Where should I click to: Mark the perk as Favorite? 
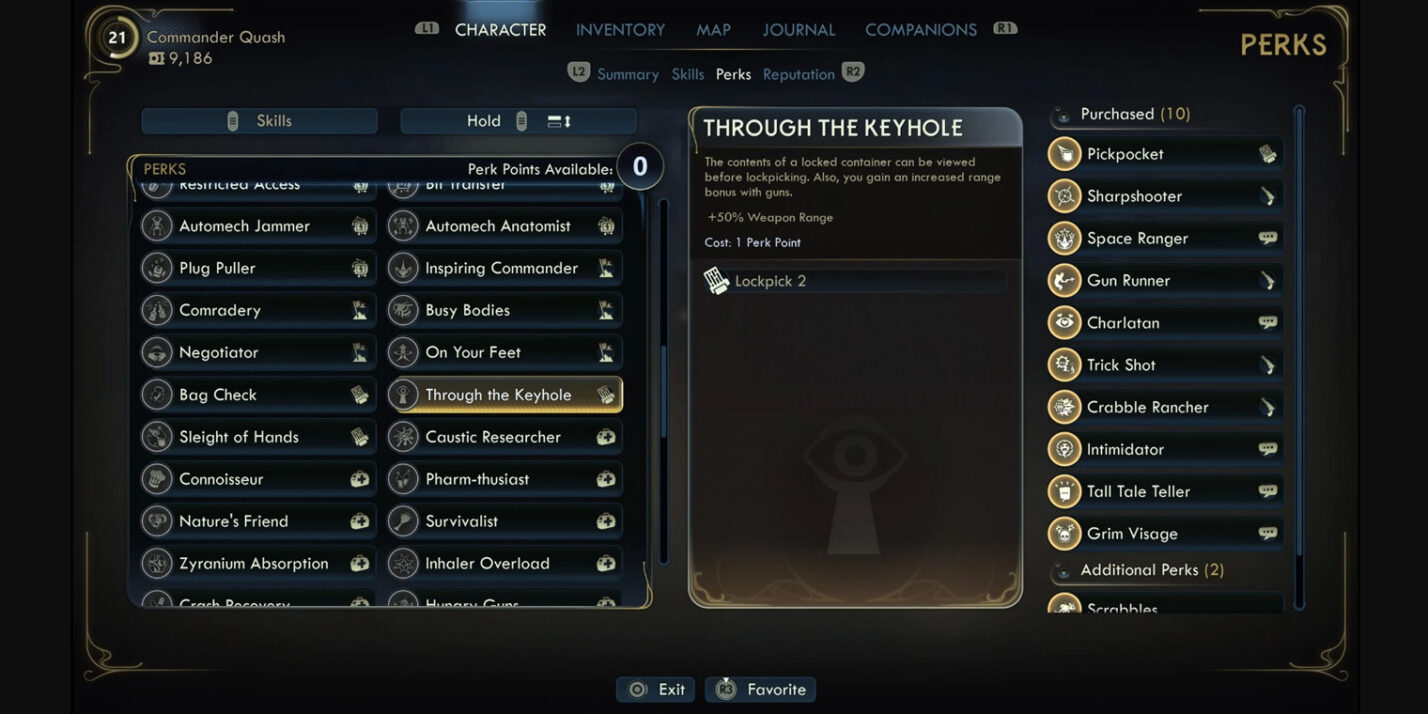pos(761,689)
